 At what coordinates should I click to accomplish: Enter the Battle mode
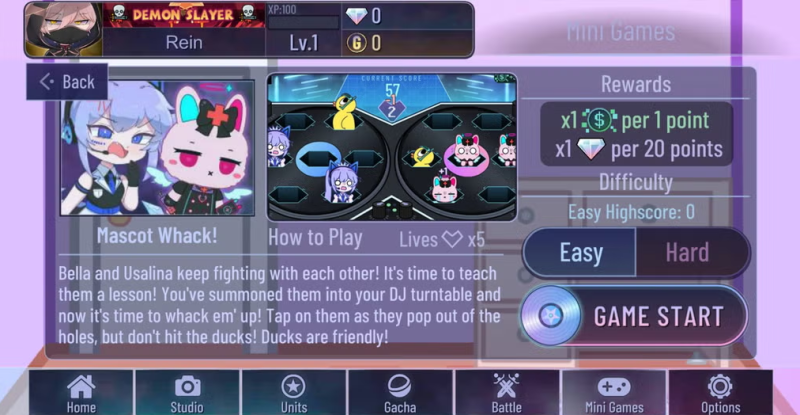507,392
